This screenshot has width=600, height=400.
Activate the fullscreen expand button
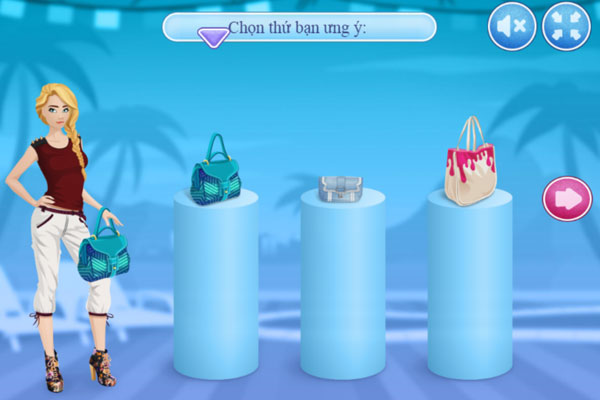[566, 27]
